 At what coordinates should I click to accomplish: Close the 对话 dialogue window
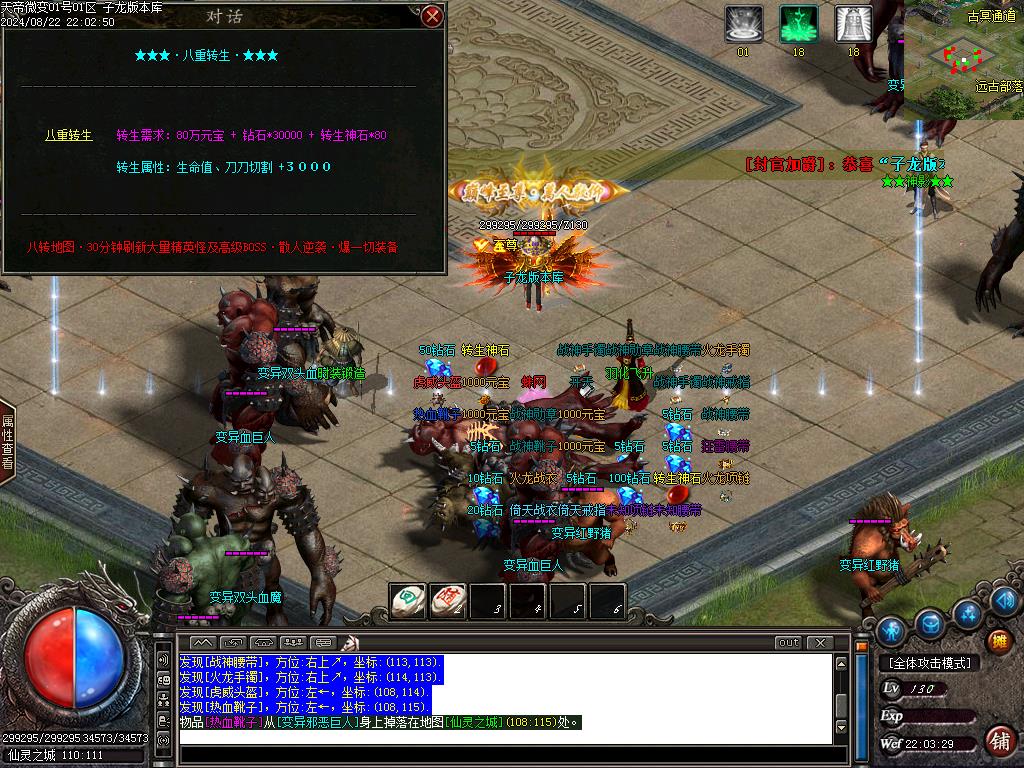(432, 16)
